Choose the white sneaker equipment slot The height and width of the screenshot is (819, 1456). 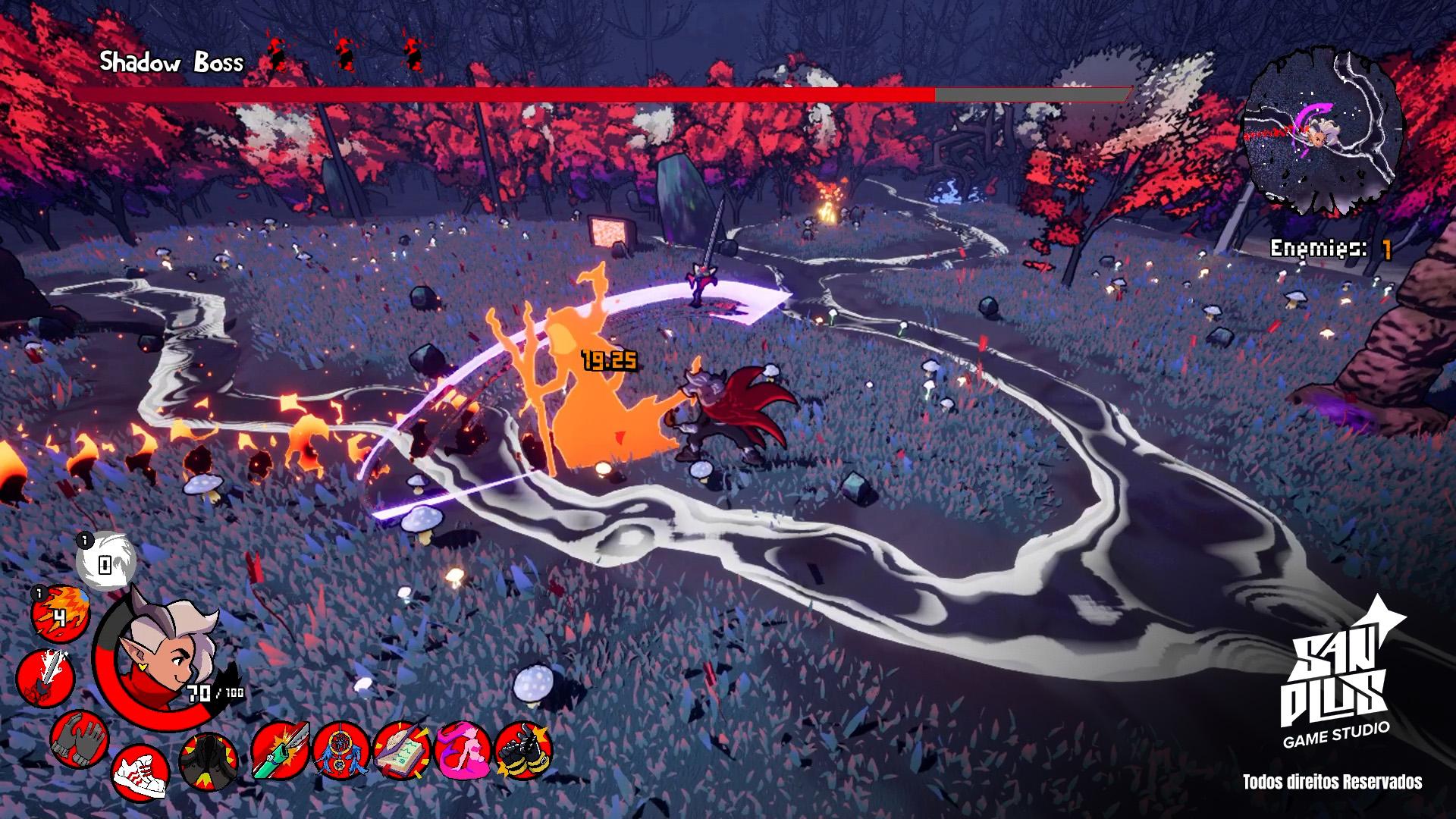coord(140,772)
